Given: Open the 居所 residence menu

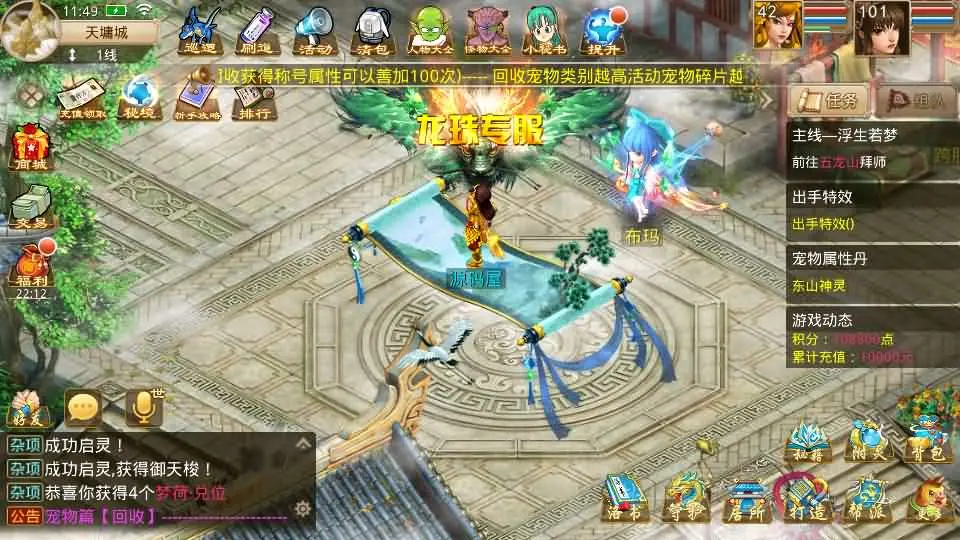Looking at the screenshot, I should [743, 497].
